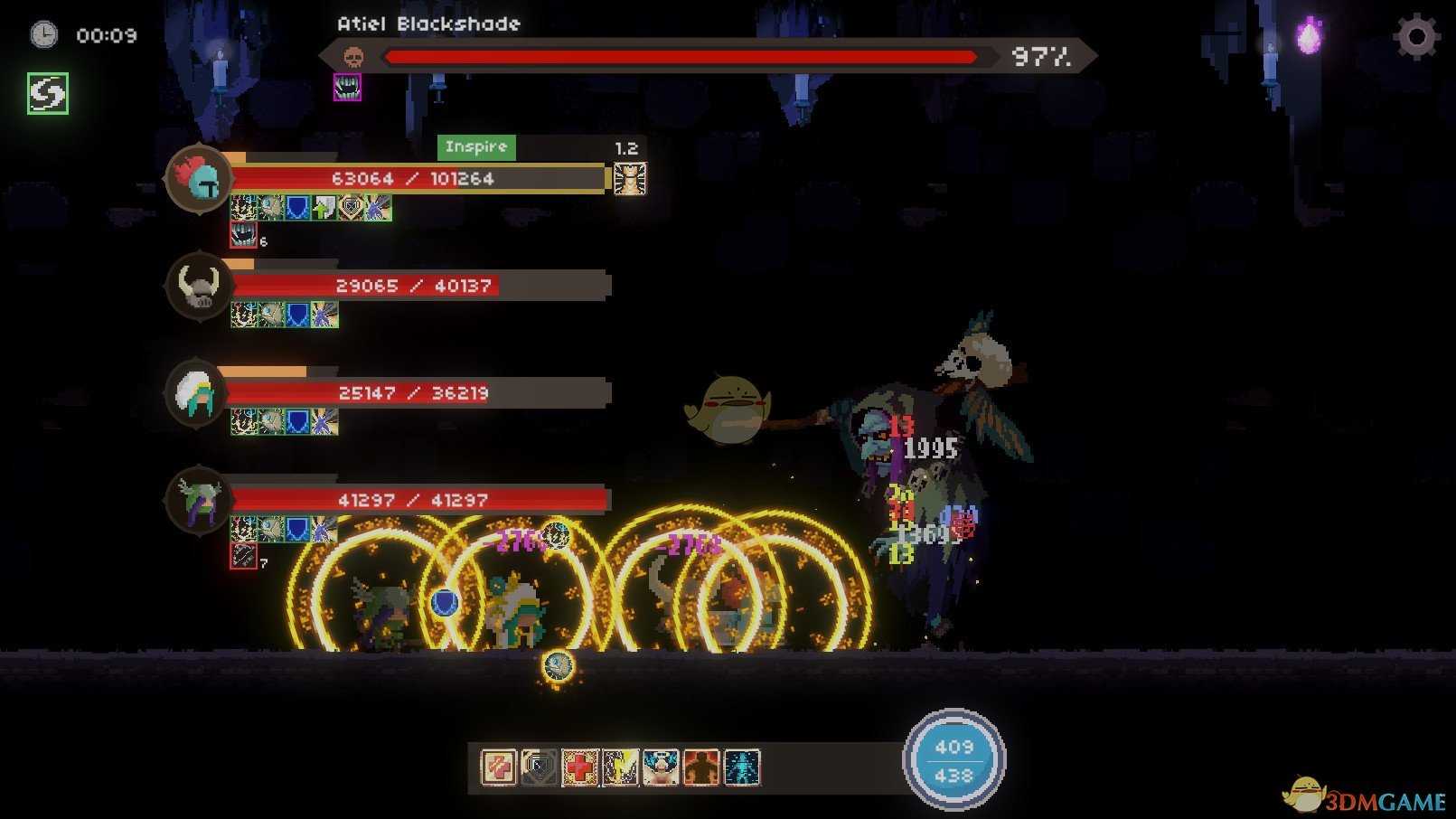
Task: Use the blue glowing figure ability
Action: coord(742,767)
